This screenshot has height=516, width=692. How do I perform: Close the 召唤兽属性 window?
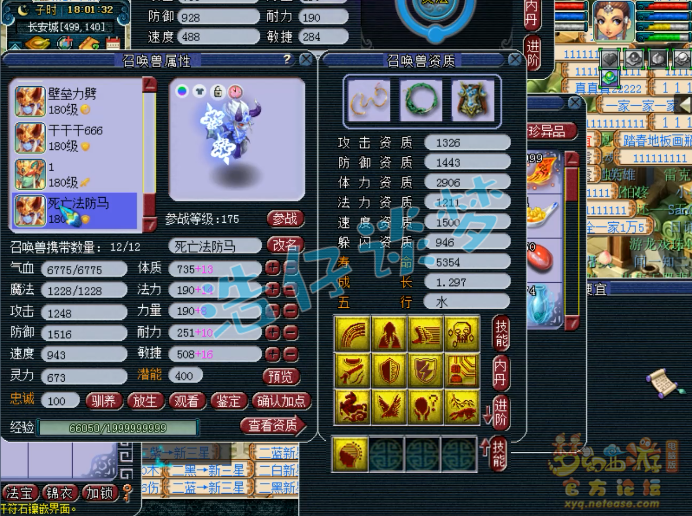[306, 60]
